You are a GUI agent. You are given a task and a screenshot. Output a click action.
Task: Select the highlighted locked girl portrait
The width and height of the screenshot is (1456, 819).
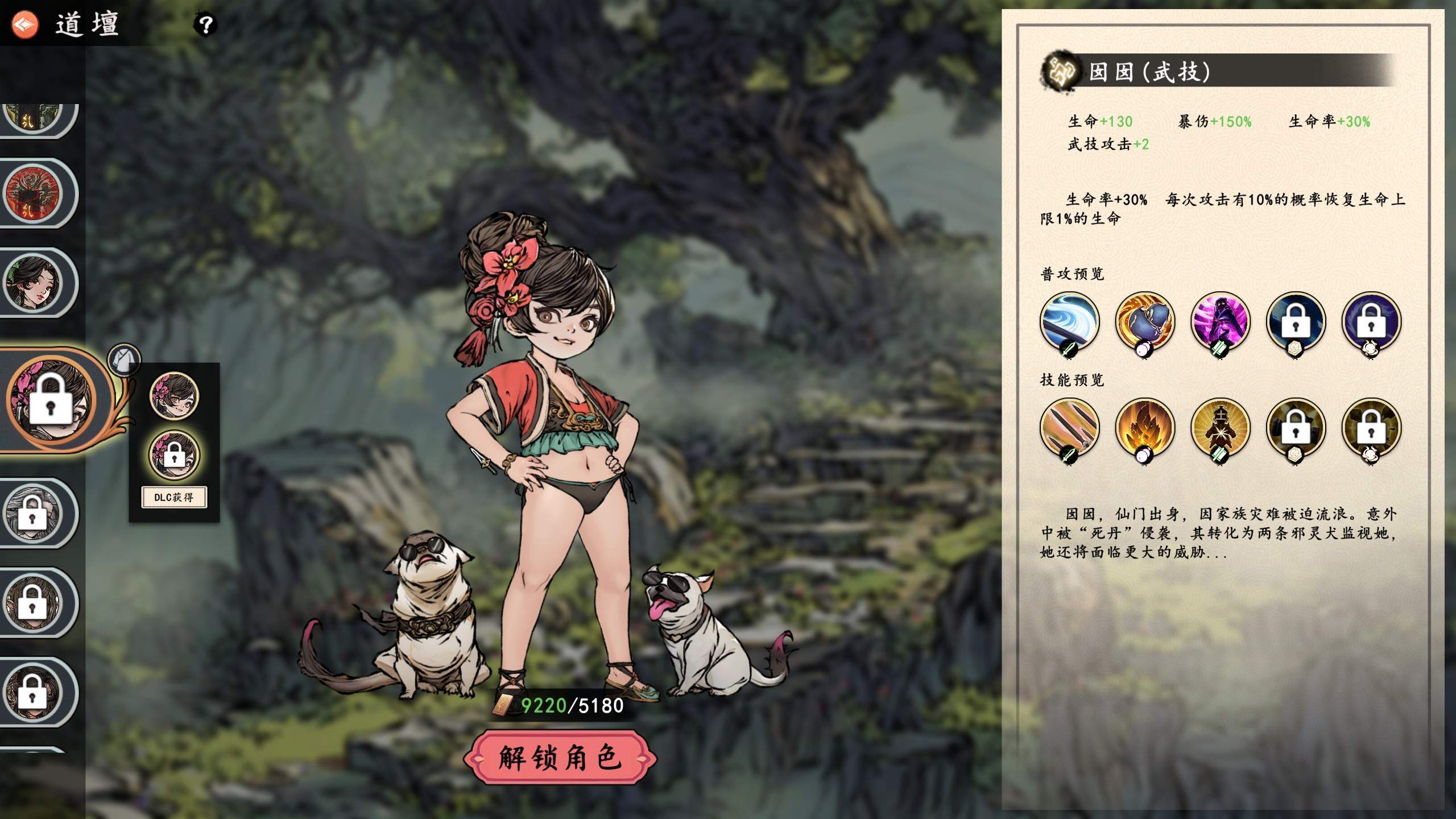coord(51,400)
